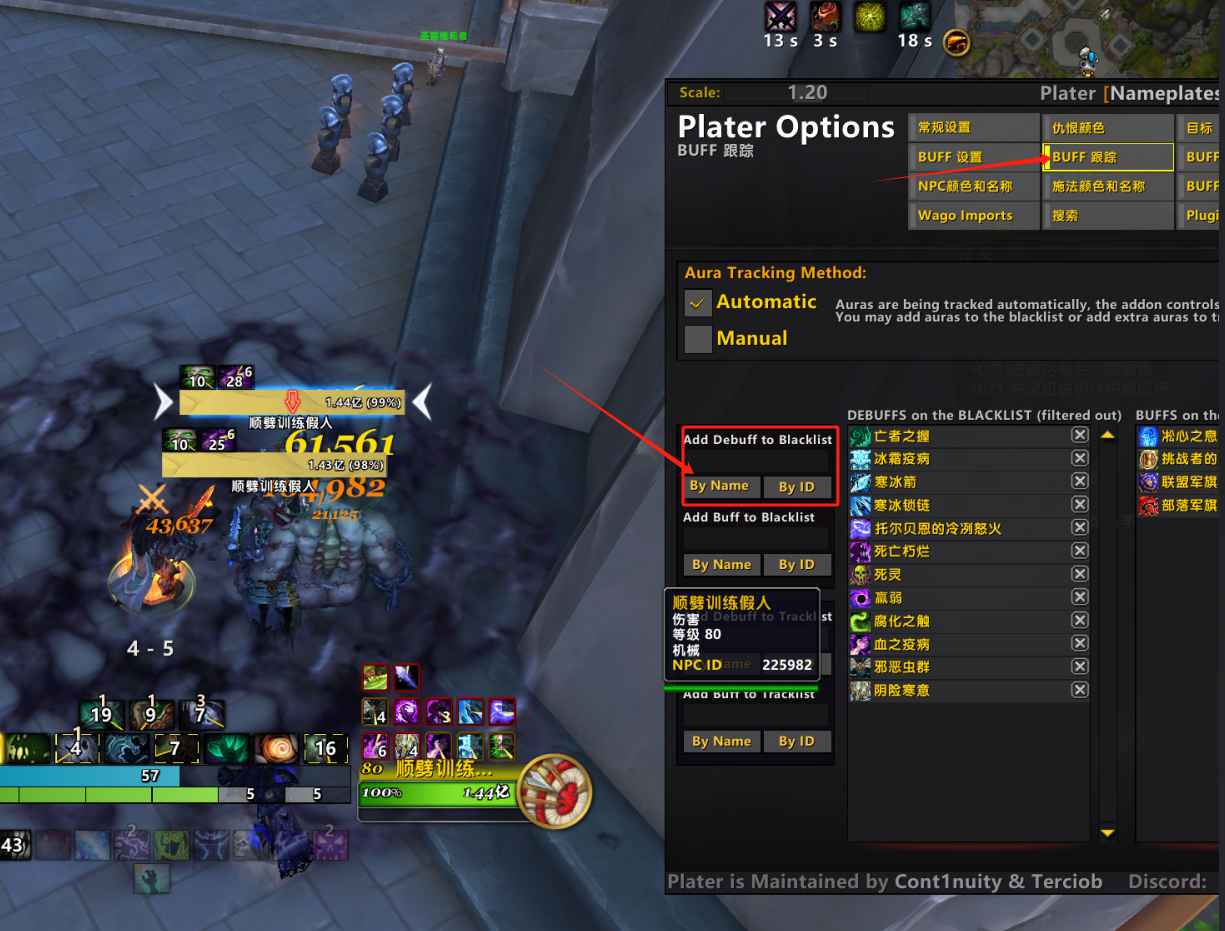Switch to the 仇恨颜色 tab
Image resolution: width=1225 pixels, height=931 pixels.
click(1108, 128)
